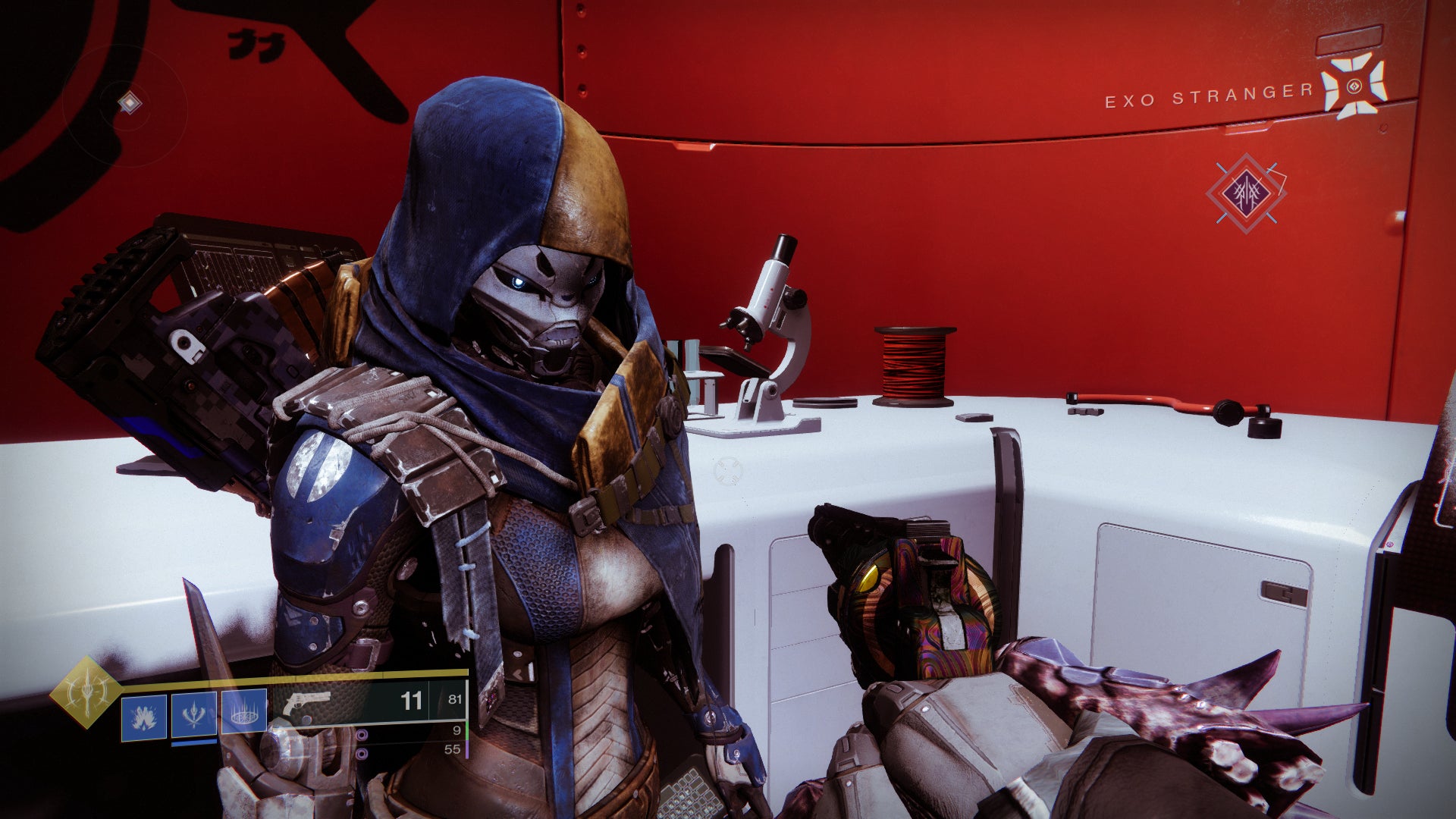Toggle the green special ammo indicator

pyautogui.click(x=466, y=732)
